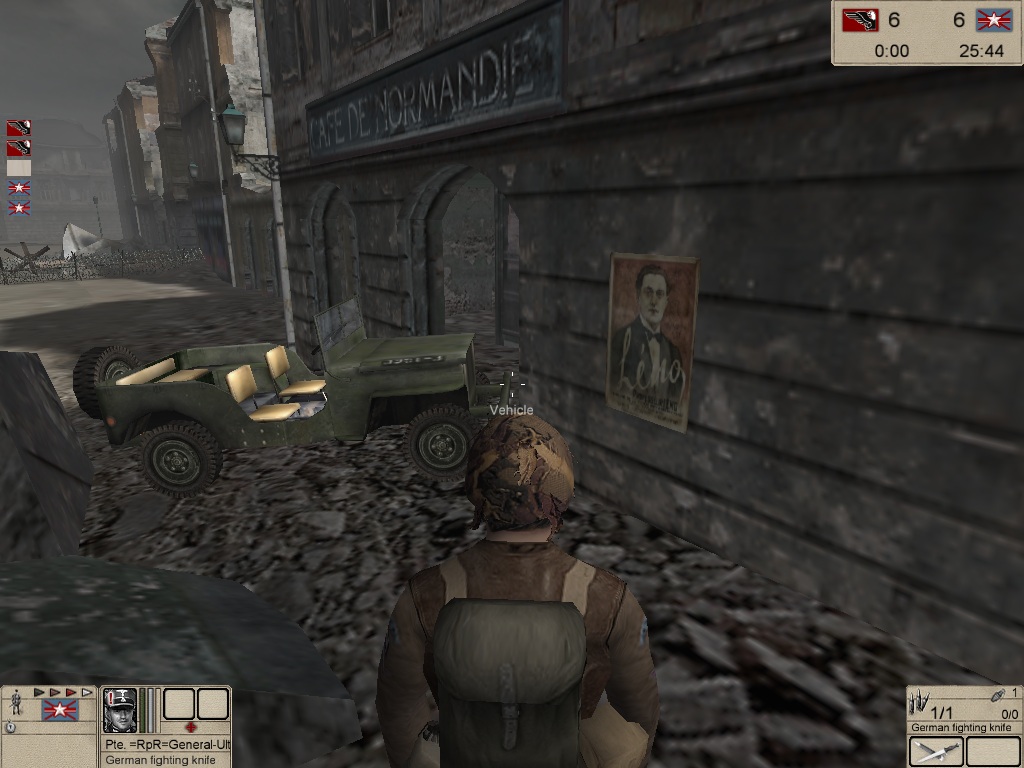Click the German flag on the scoreboard

click(859, 20)
